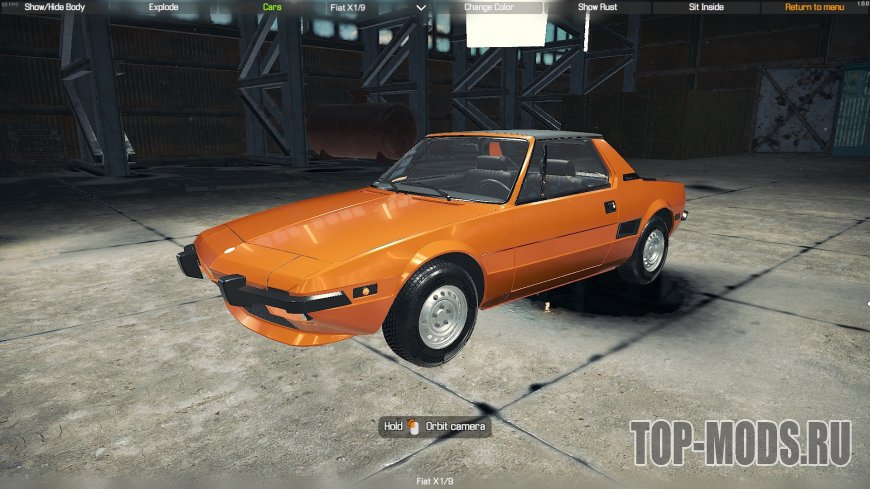Screen dimensions: 870x489
Task: Toggle the Show/Hide Body option
Action: point(55,7)
